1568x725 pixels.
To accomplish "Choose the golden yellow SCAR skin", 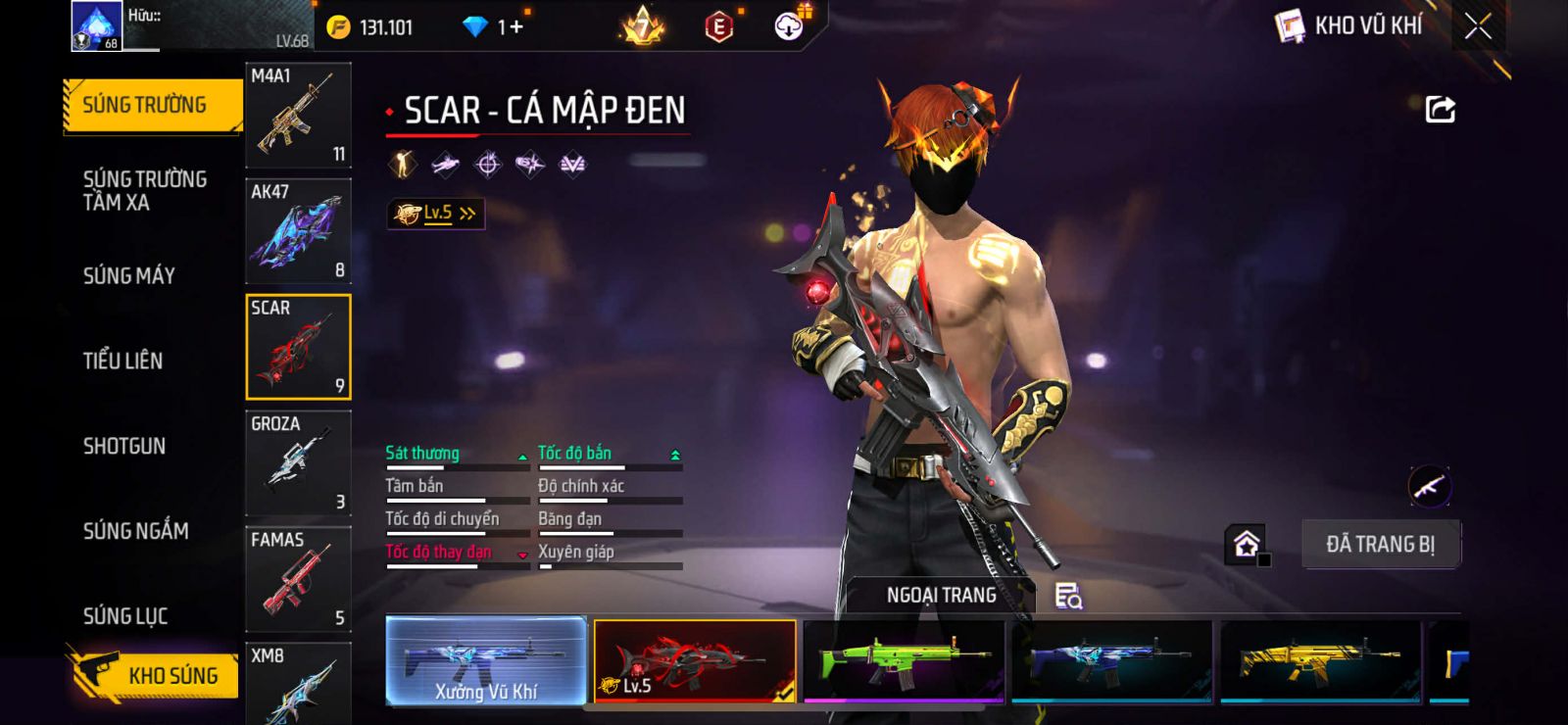I will (x=1320, y=660).
